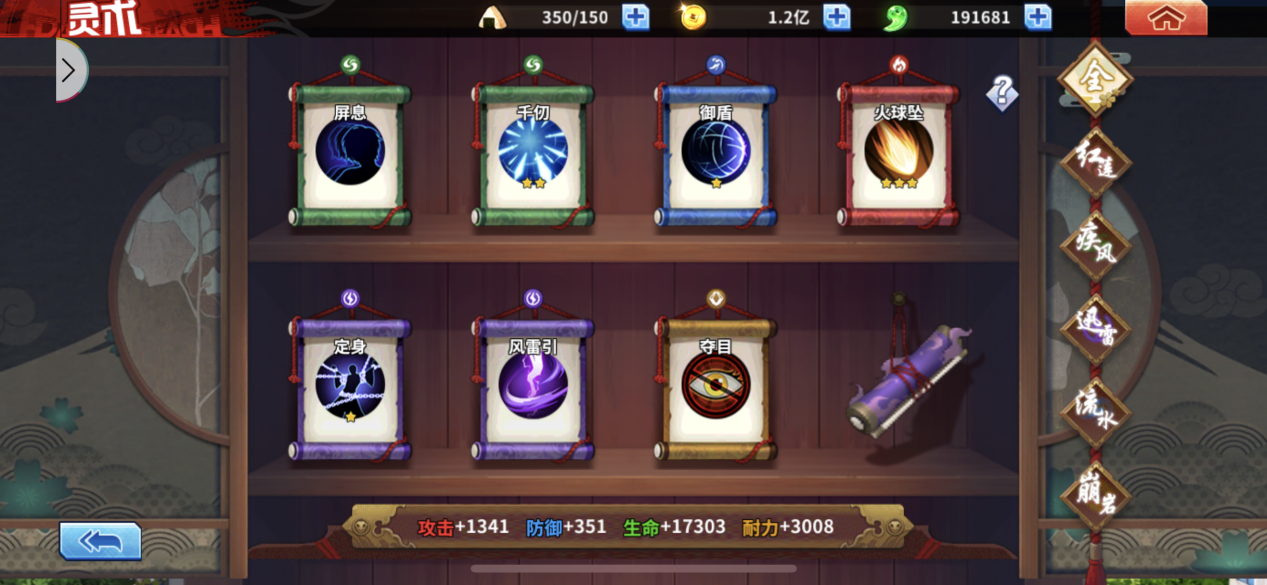
Task: Choose the 御盾 skill scroll
Action: 716,152
